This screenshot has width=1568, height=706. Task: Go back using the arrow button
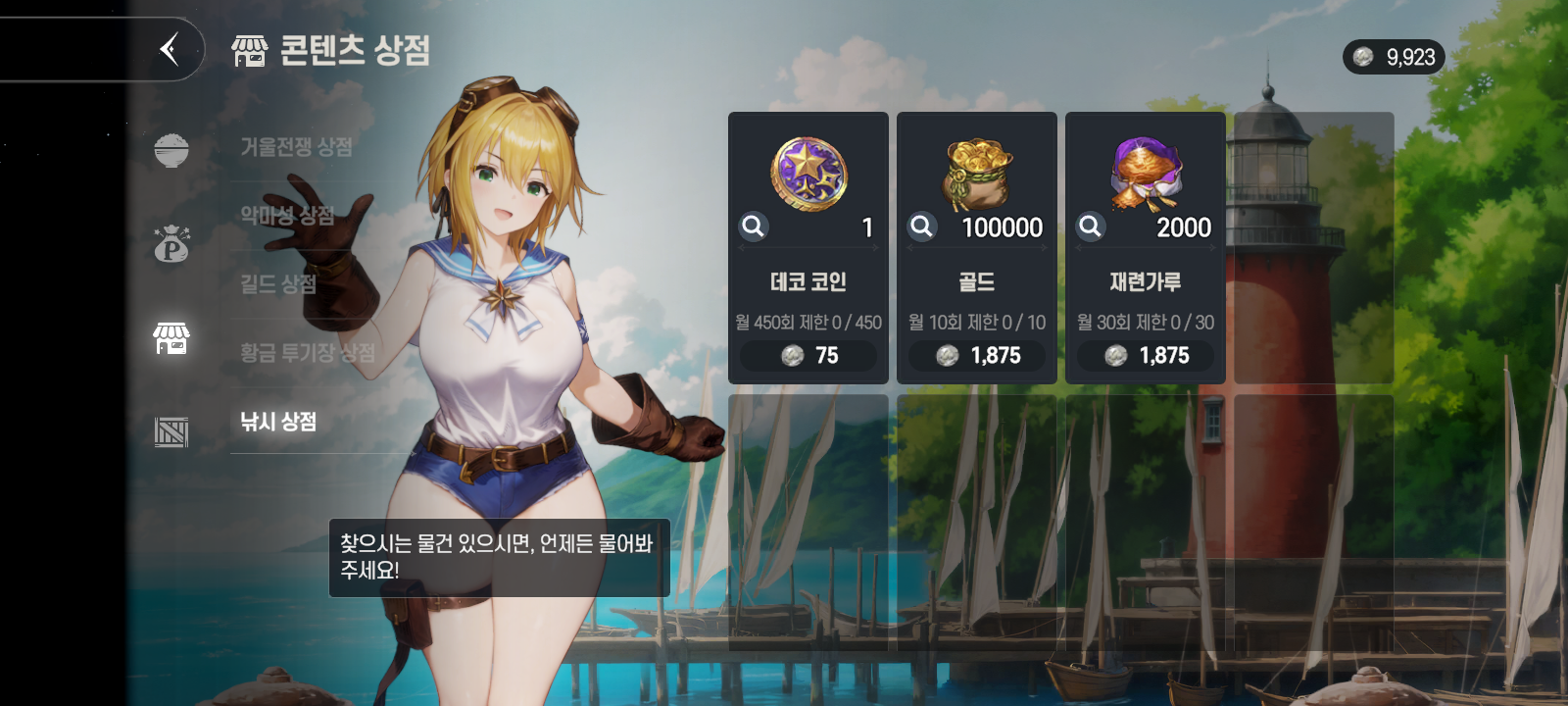[x=170, y=49]
